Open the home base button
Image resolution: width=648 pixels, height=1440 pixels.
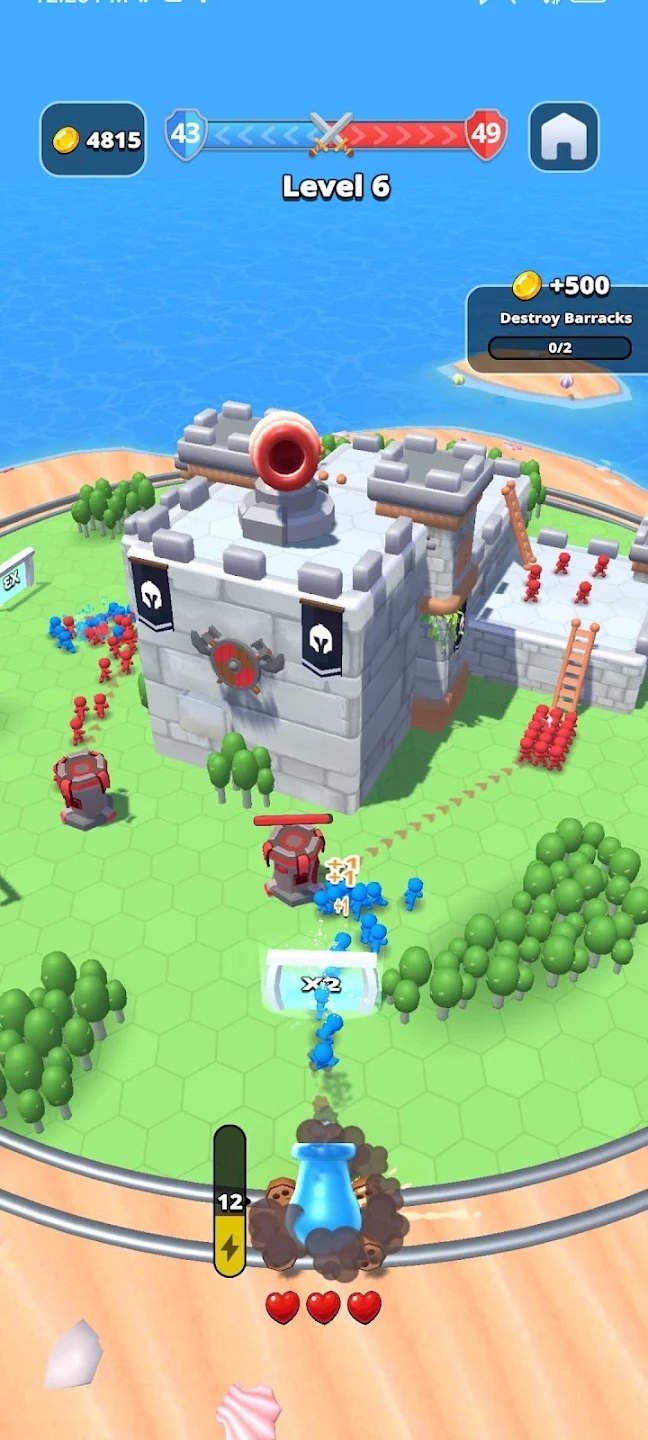click(563, 138)
